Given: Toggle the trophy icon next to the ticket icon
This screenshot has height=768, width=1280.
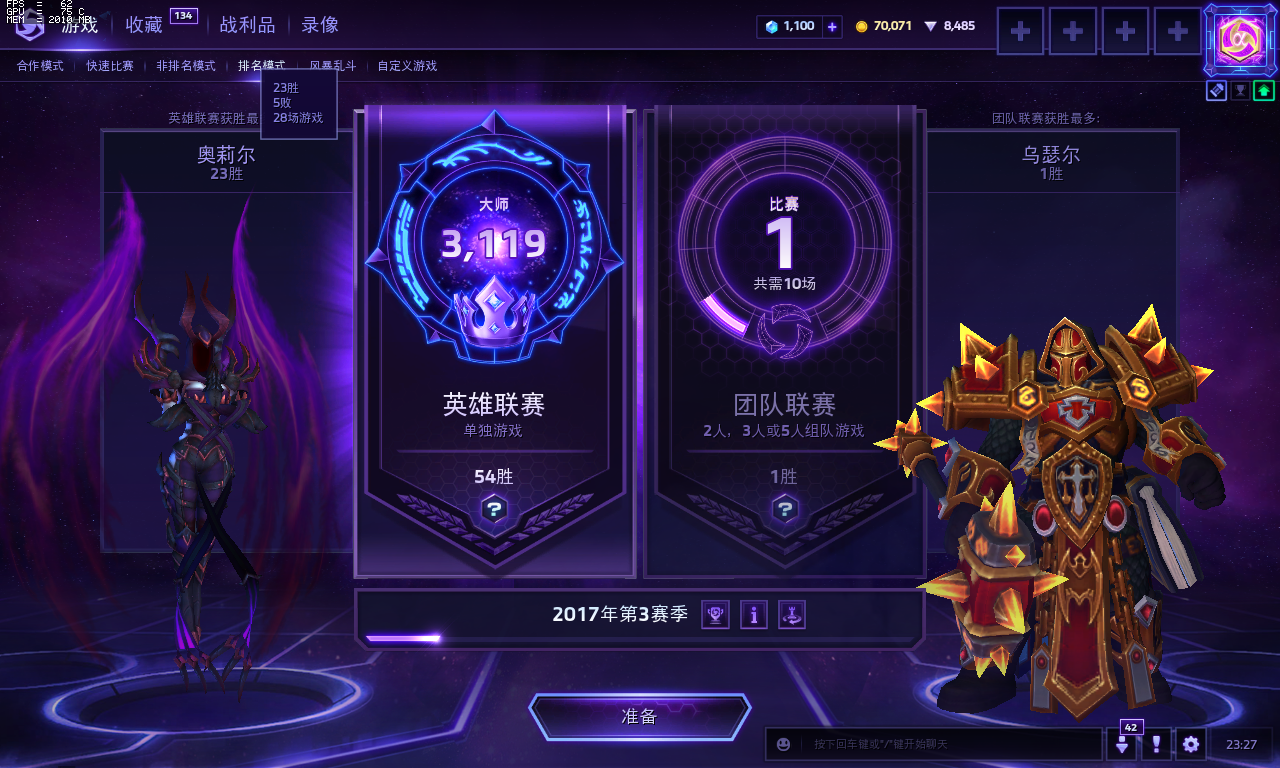Looking at the screenshot, I should (x=1240, y=90).
